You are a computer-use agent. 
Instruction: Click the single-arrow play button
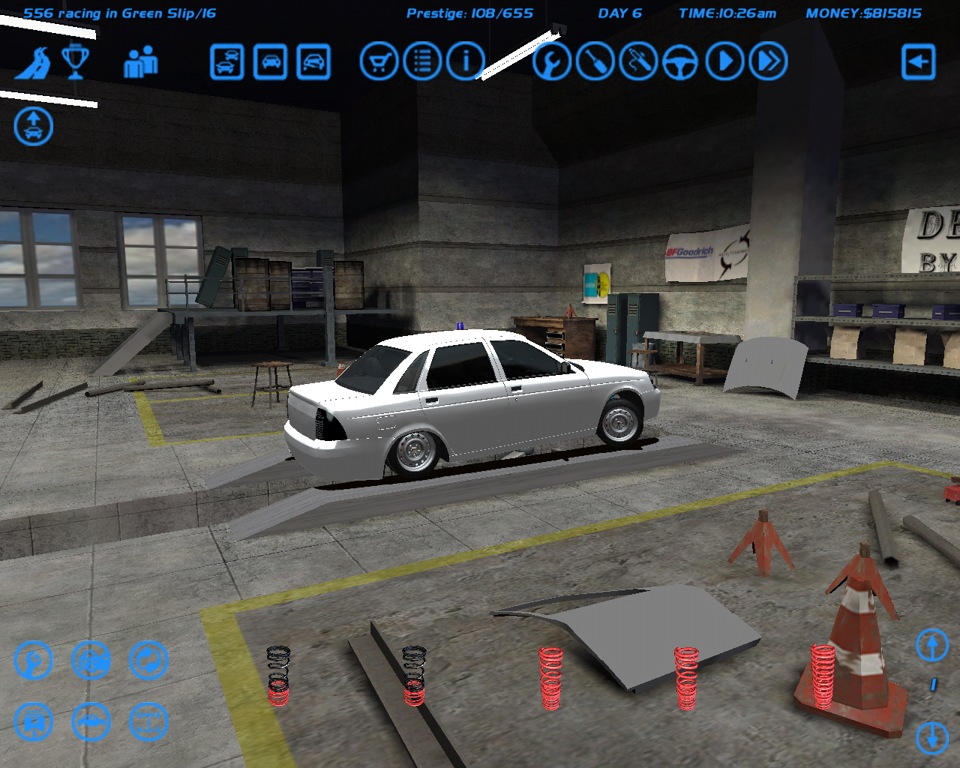click(x=725, y=62)
